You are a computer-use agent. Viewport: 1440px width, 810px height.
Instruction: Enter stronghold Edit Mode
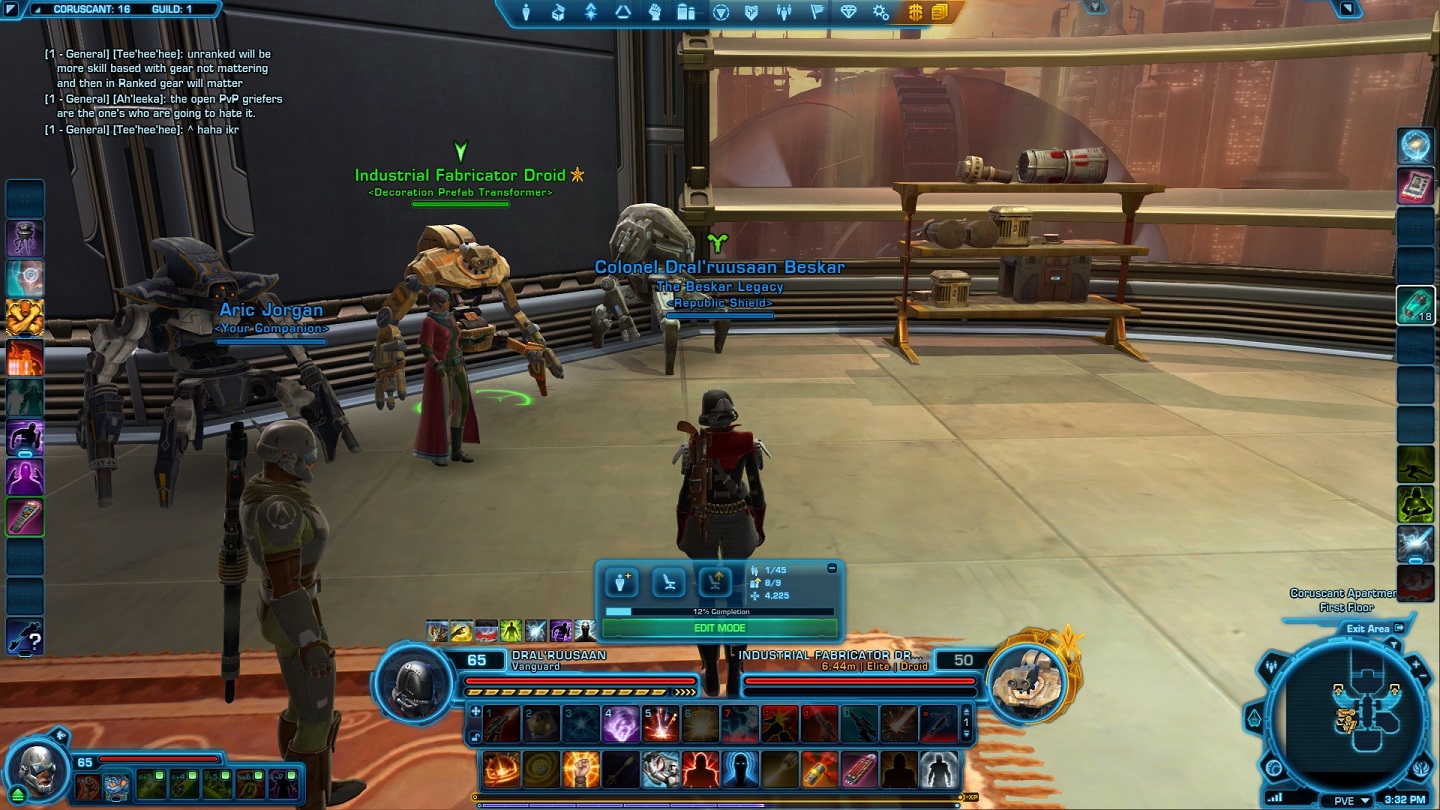(x=719, y=628)
